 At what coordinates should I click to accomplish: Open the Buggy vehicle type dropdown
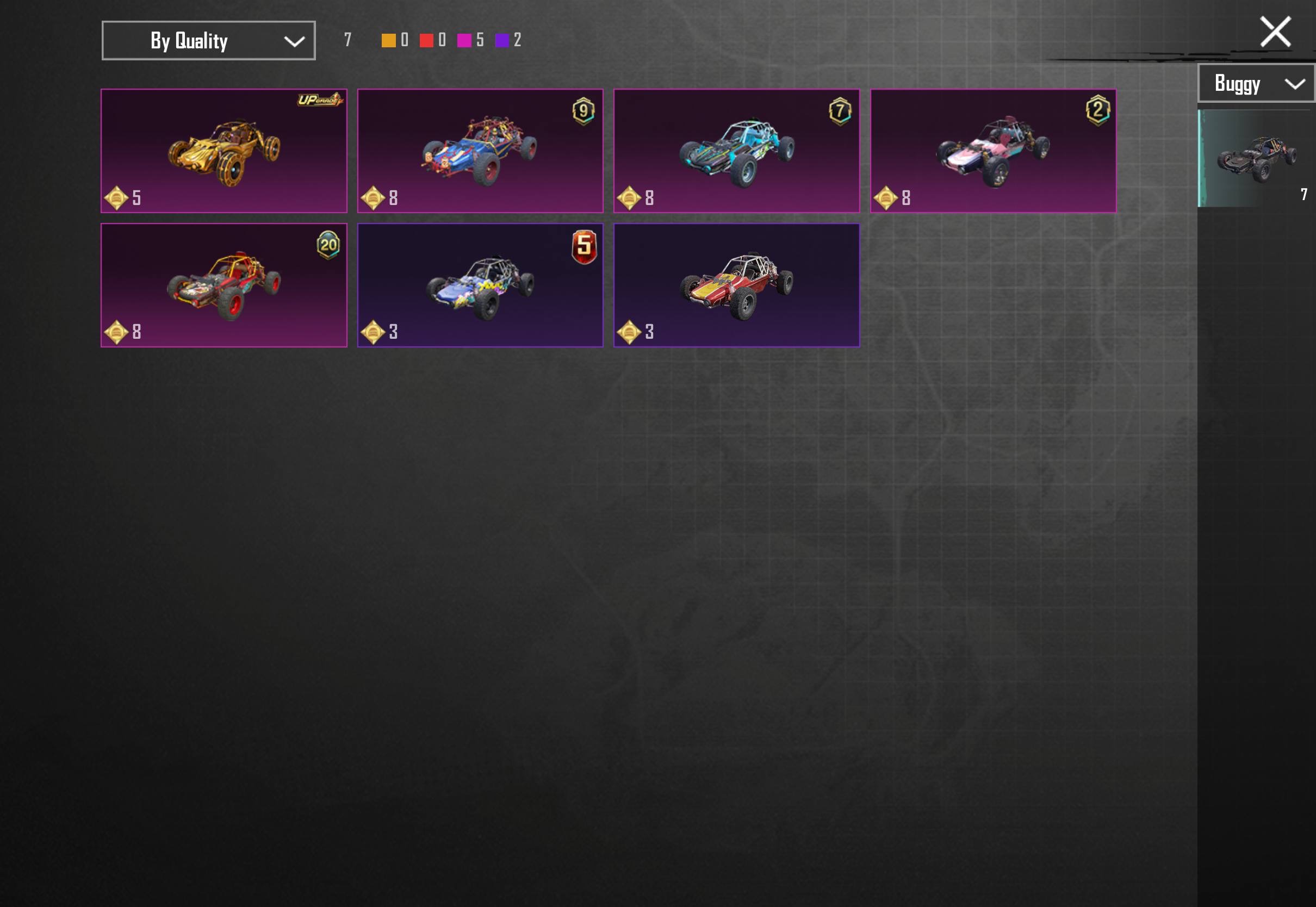(x=1257, y=84)
